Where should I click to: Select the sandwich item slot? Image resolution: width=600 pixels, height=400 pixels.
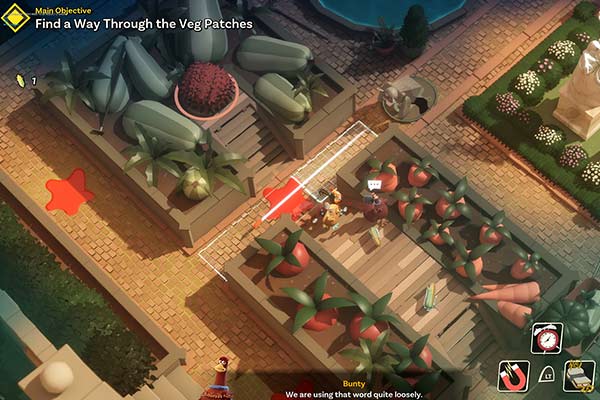(580, 375)
